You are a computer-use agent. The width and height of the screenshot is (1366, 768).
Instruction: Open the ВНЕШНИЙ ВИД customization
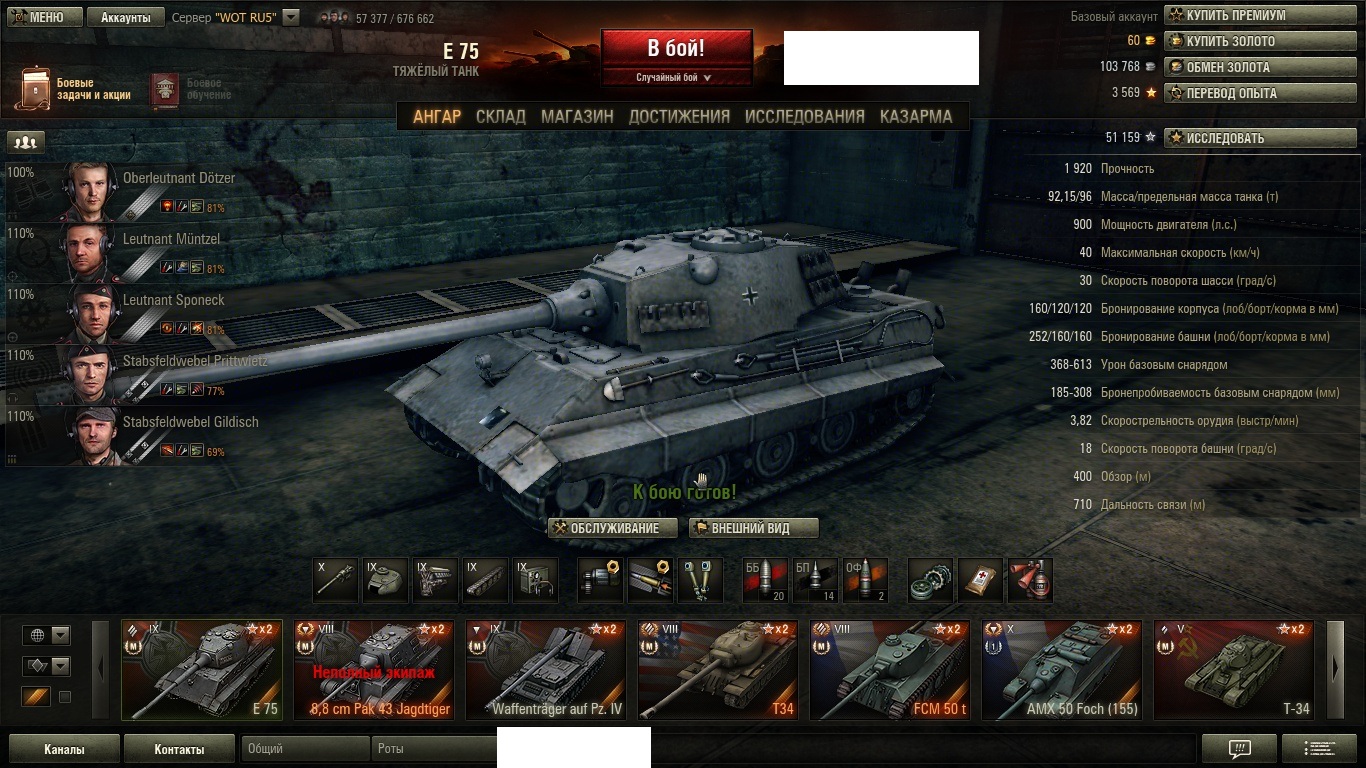coord(753,528)
